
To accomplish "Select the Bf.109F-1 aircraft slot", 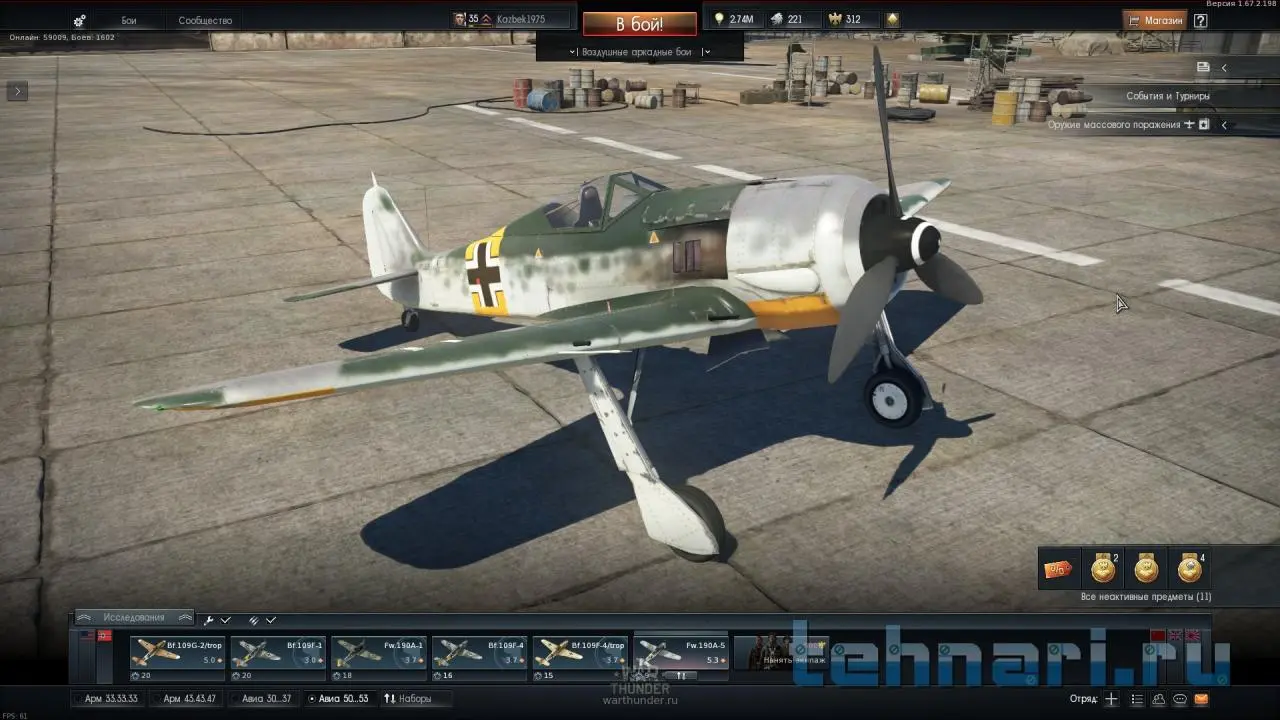I will (278, 658).
